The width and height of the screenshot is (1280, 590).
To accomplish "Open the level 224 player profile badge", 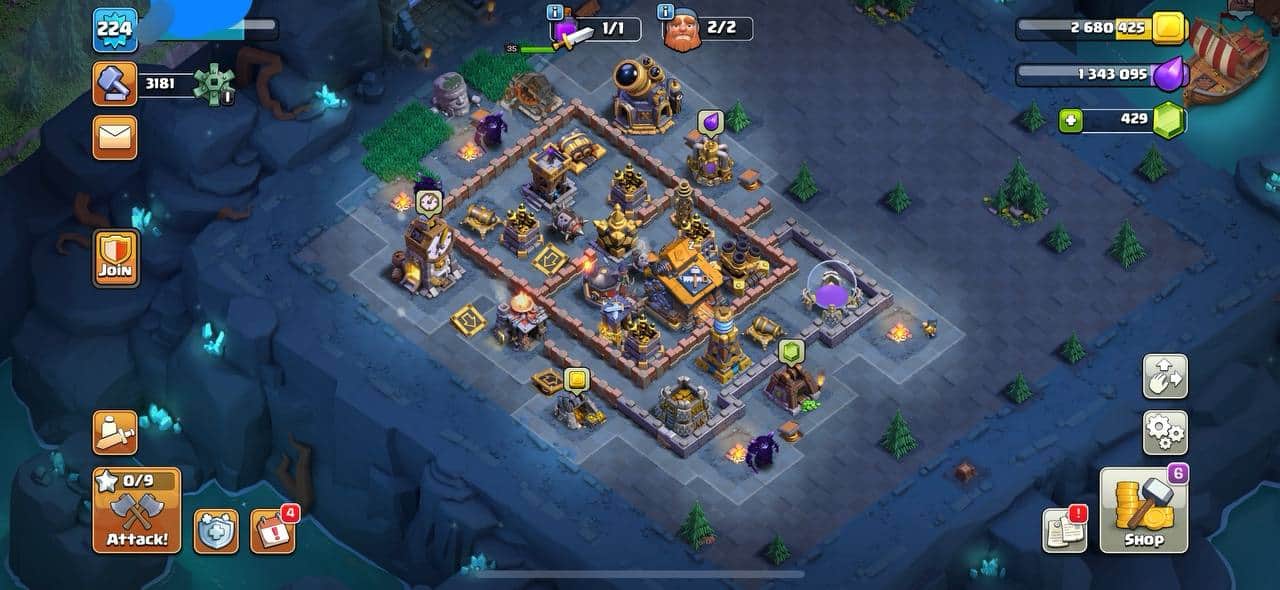I will coord(115,30).
